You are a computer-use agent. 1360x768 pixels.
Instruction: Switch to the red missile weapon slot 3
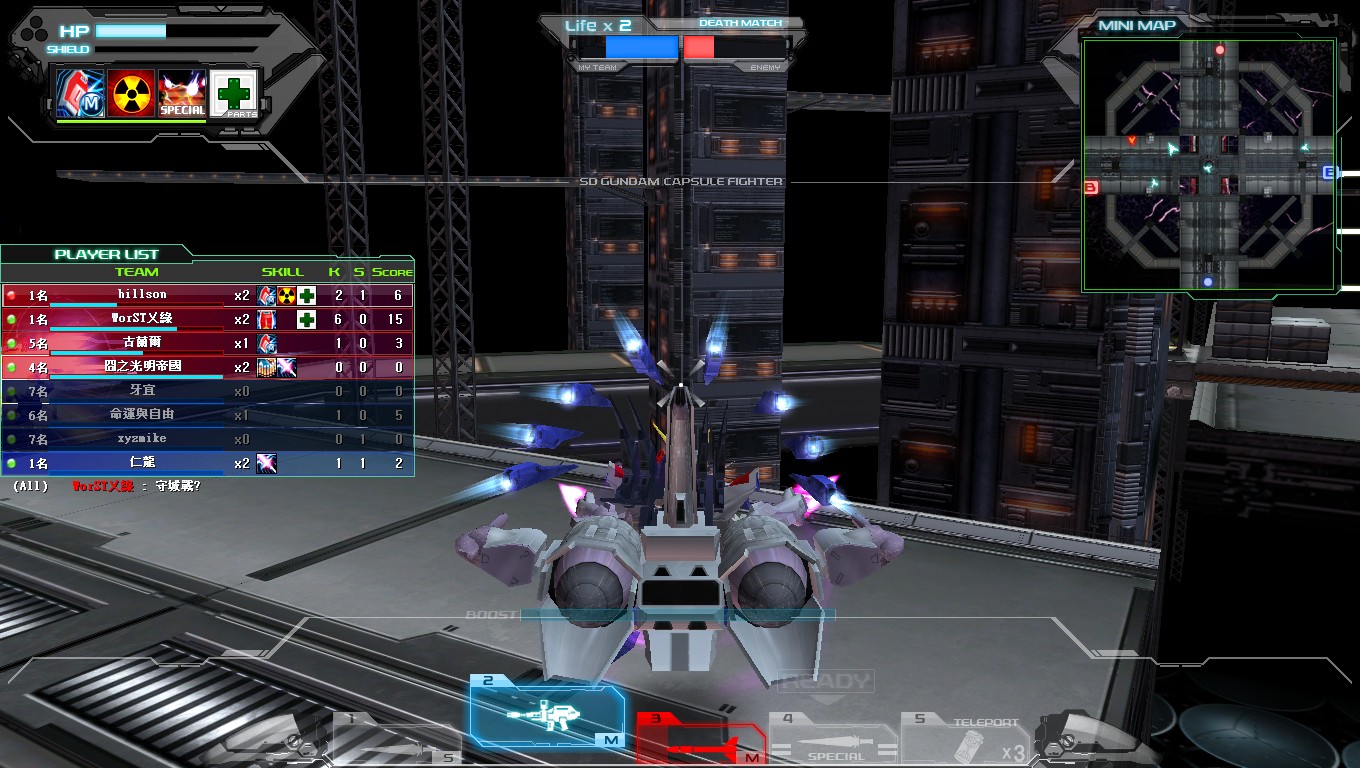tap(700, 740)
